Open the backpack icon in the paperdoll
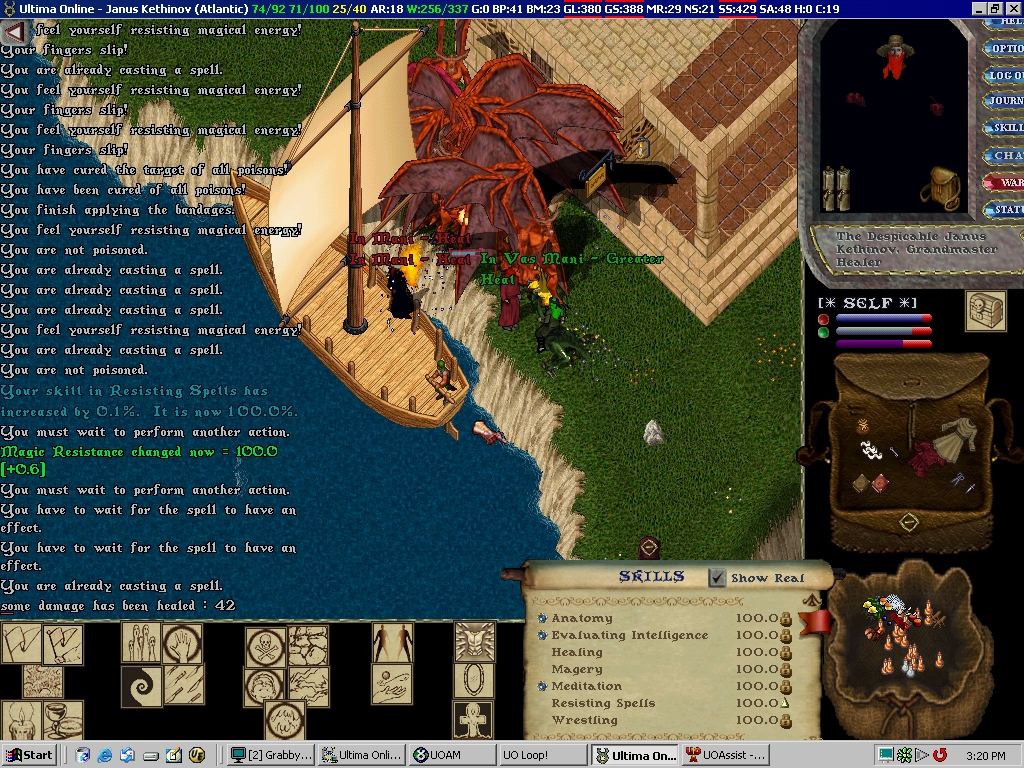This screenshot has width=1024, height=768. pyautogui.click(x=941, y=186)
